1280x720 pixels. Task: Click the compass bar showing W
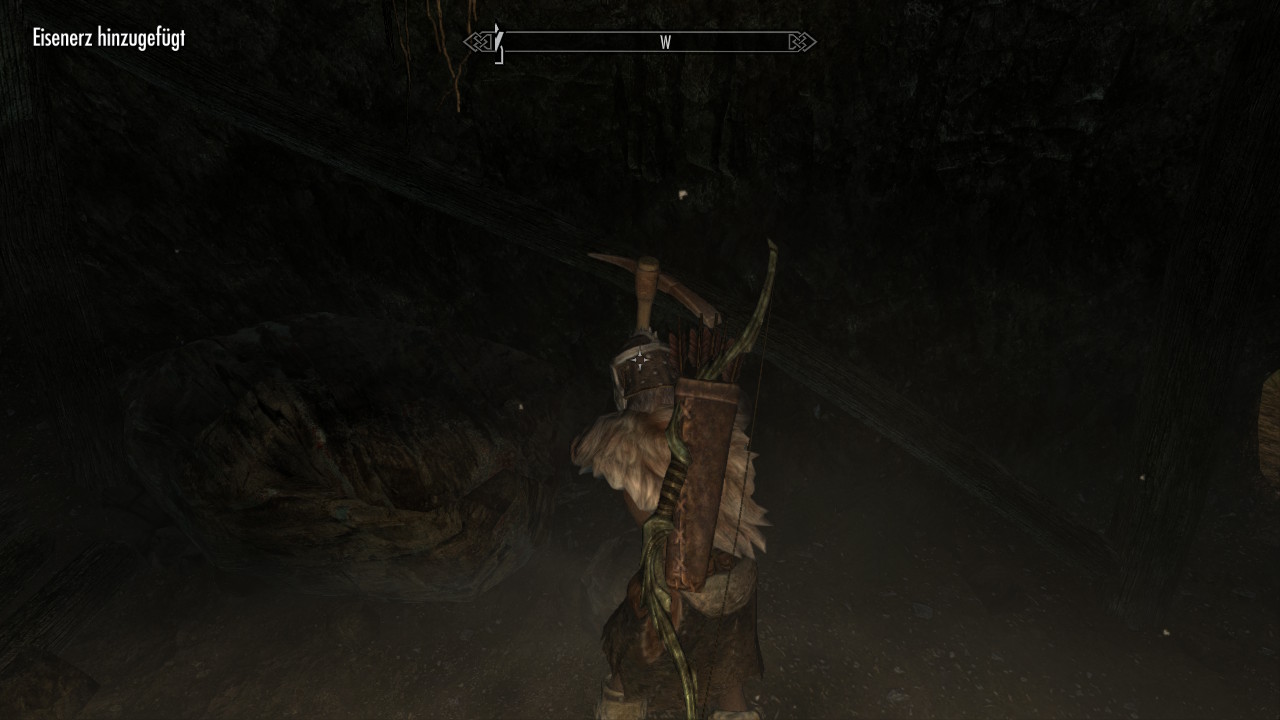[640, 42]
